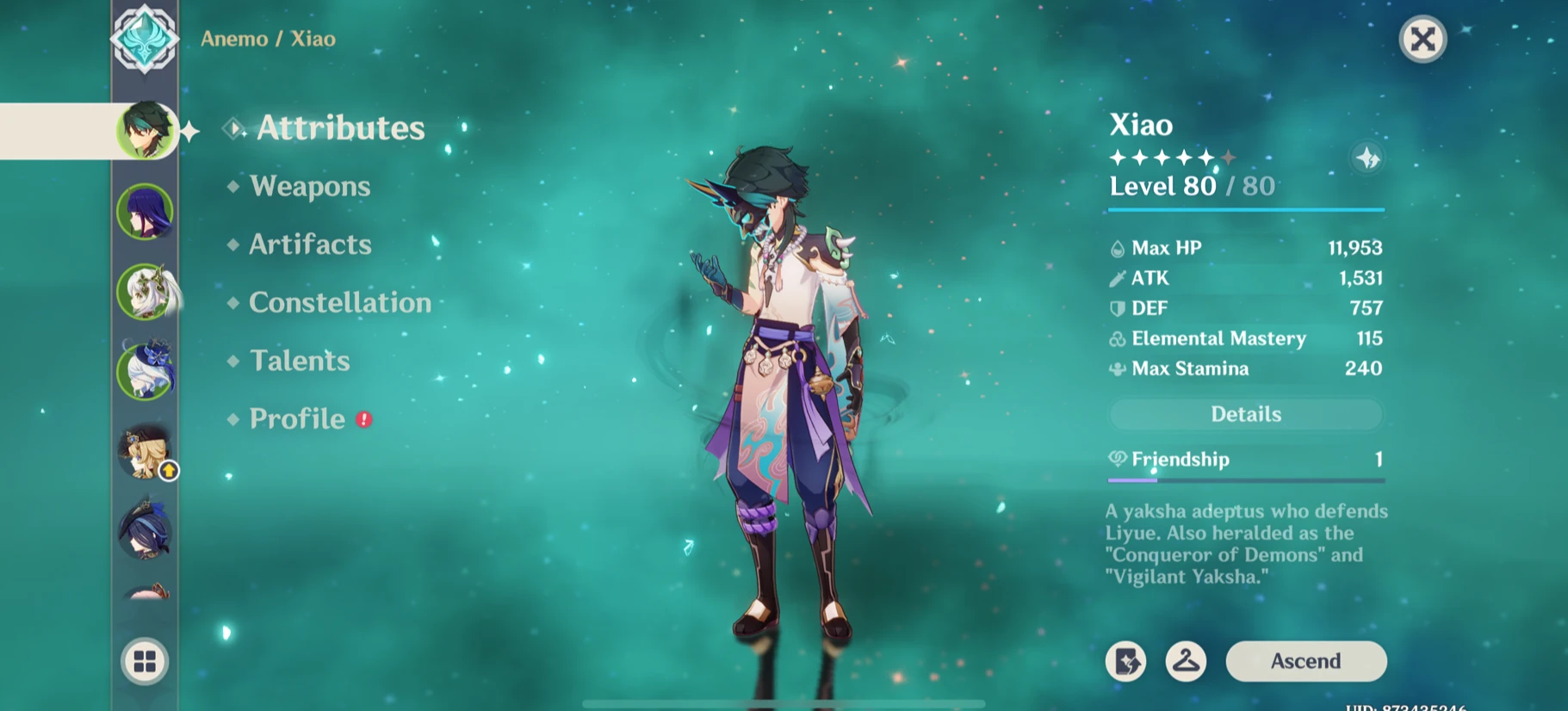Click the Elemental Mastery stat icon
Screen dimensions: 1568x711
click(x=1117, y=338)
